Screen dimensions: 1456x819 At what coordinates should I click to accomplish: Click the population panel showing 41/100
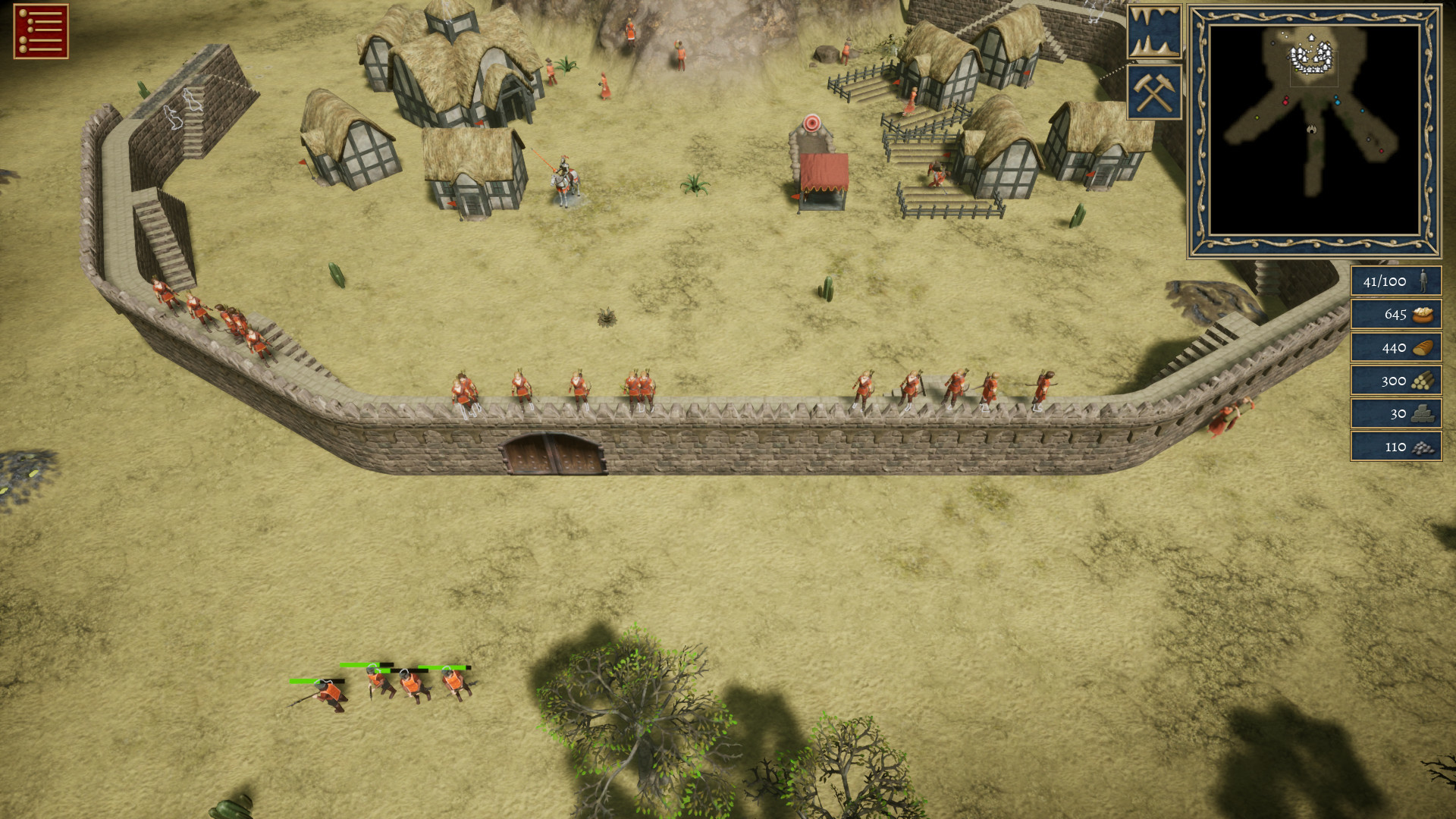[x=1395, y=281]
